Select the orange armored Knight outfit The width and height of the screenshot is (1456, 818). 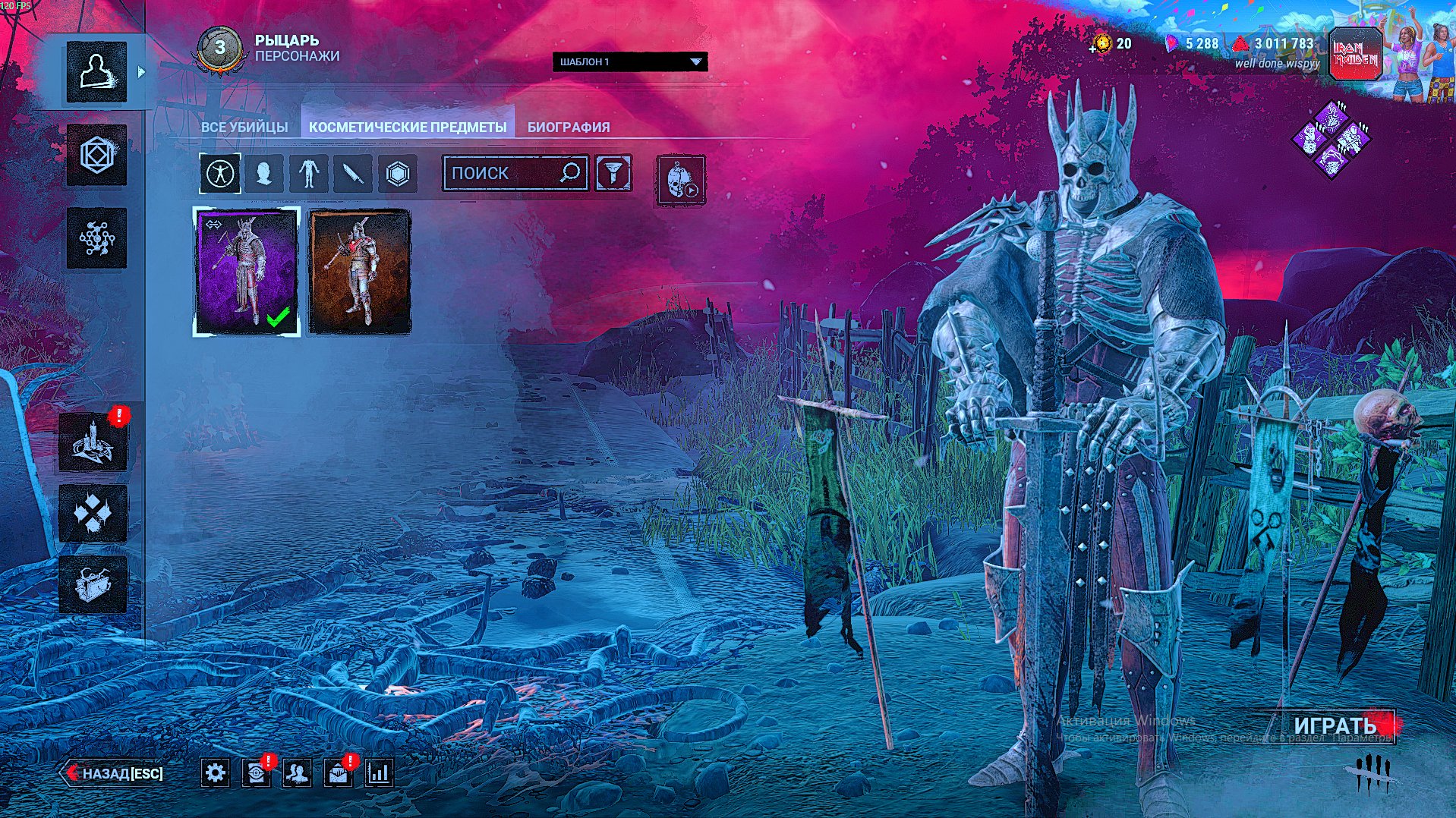coord(360,271)
